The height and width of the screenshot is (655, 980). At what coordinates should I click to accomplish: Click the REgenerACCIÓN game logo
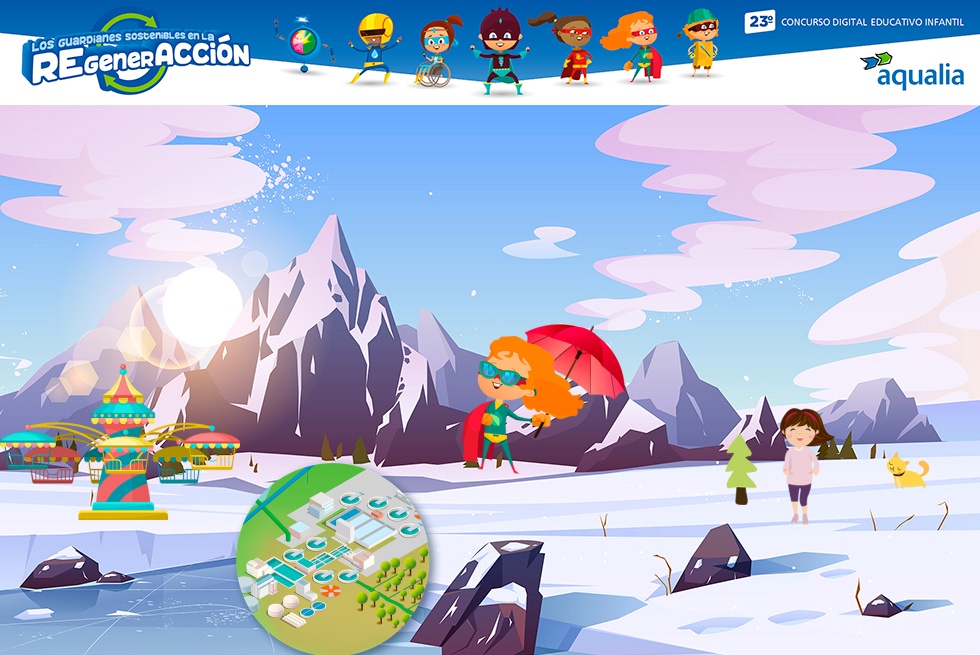[138, 54]
